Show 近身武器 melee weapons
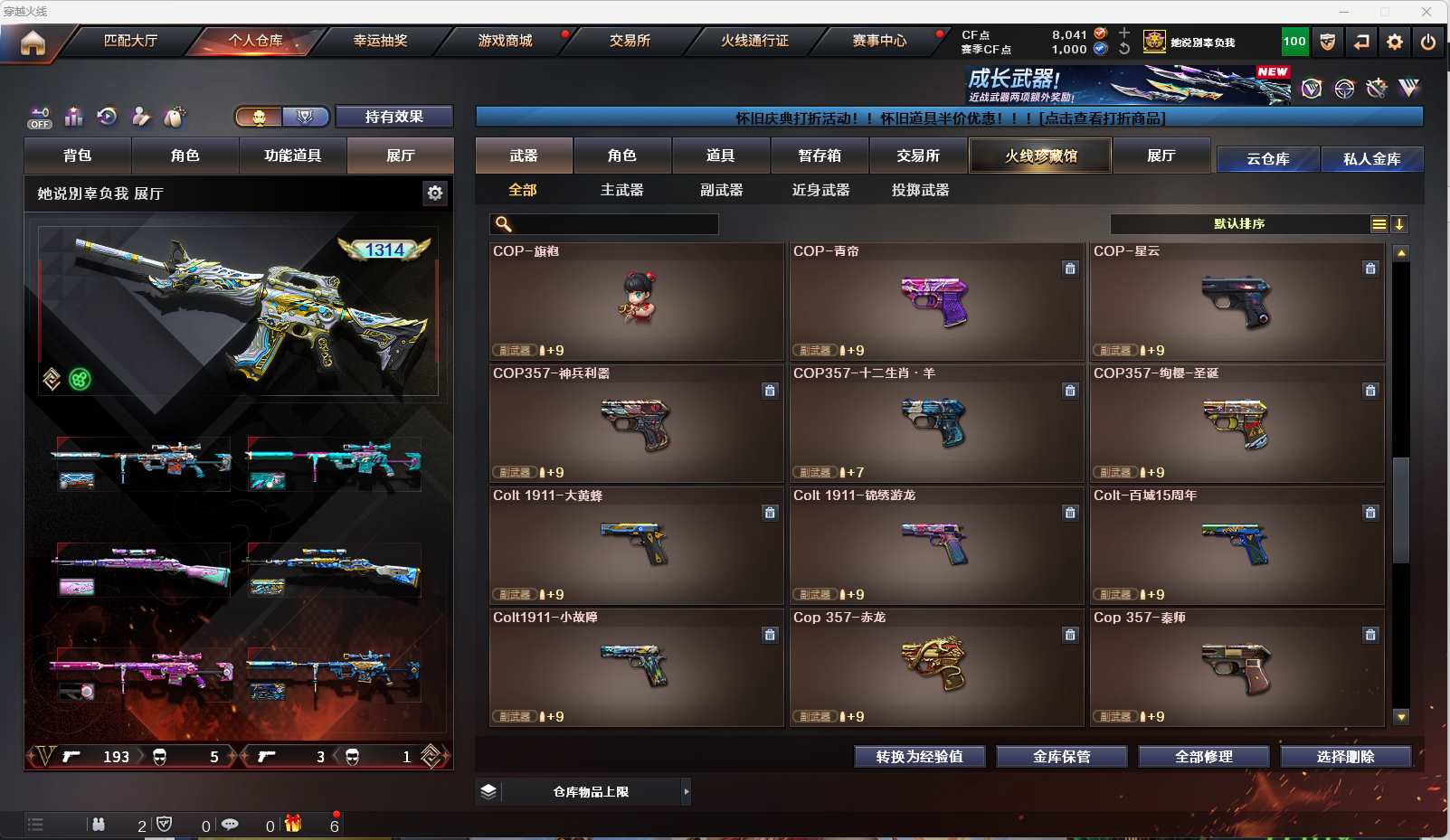This screenshot has width=1450, height=840. pos(820,190)
